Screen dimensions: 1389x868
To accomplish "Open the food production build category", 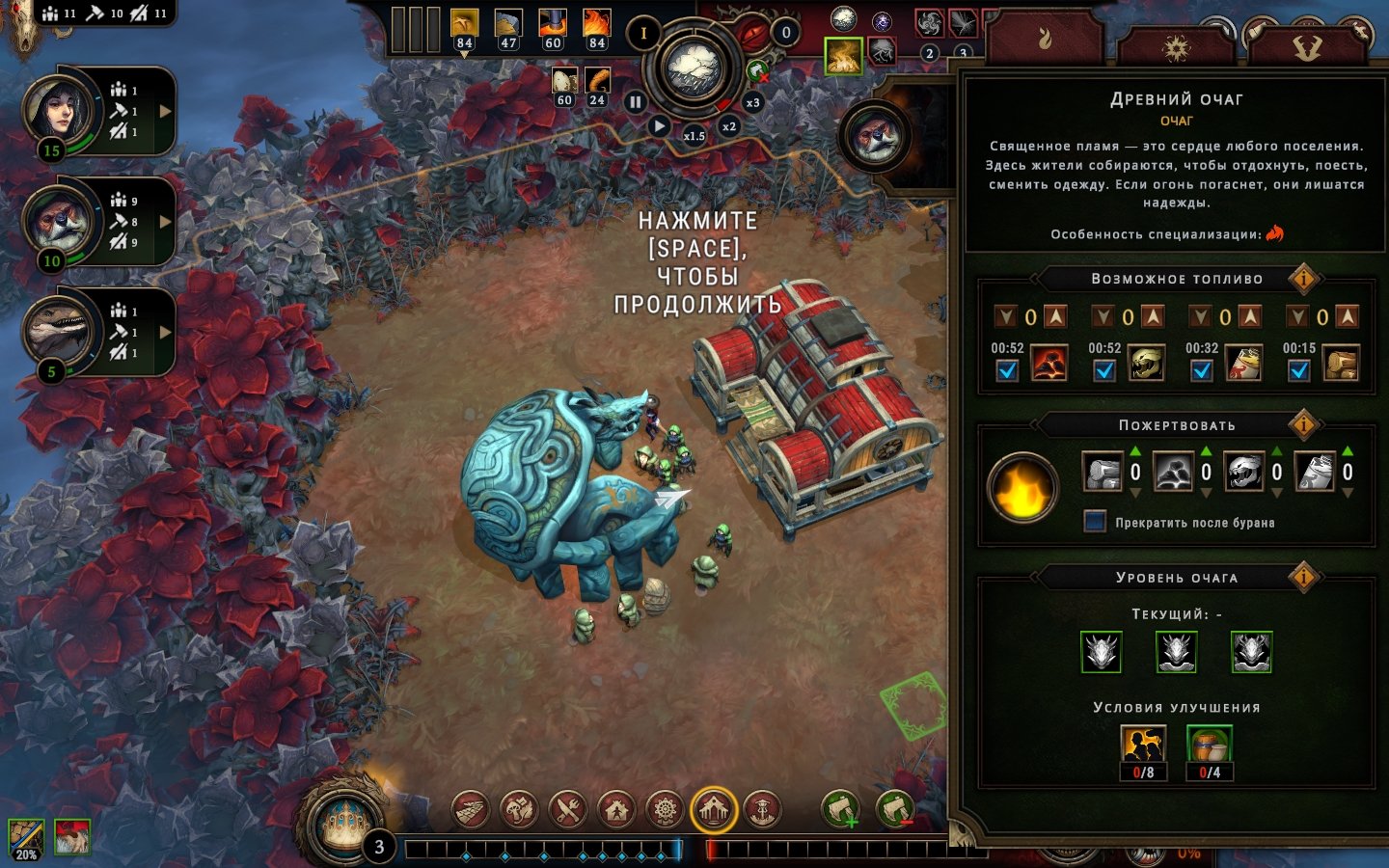I will (568, 809).
